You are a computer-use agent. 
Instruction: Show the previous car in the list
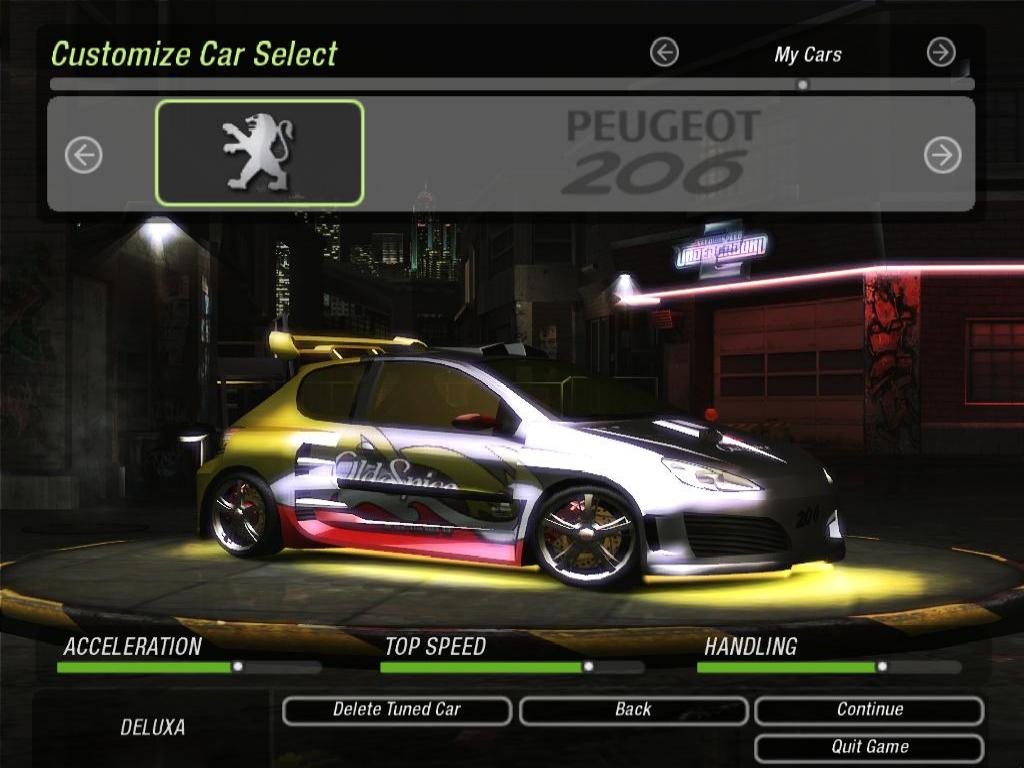click(x=84, y=155)
